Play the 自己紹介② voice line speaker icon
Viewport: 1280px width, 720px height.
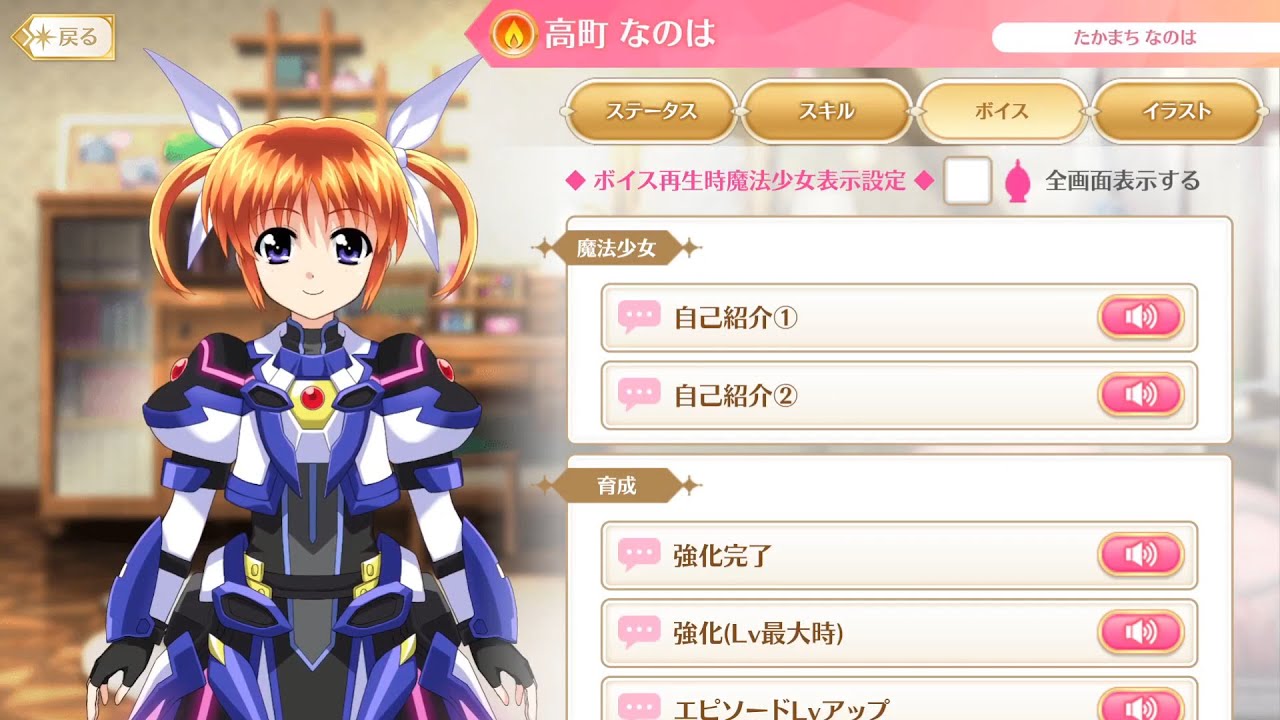pos(1140,396)
